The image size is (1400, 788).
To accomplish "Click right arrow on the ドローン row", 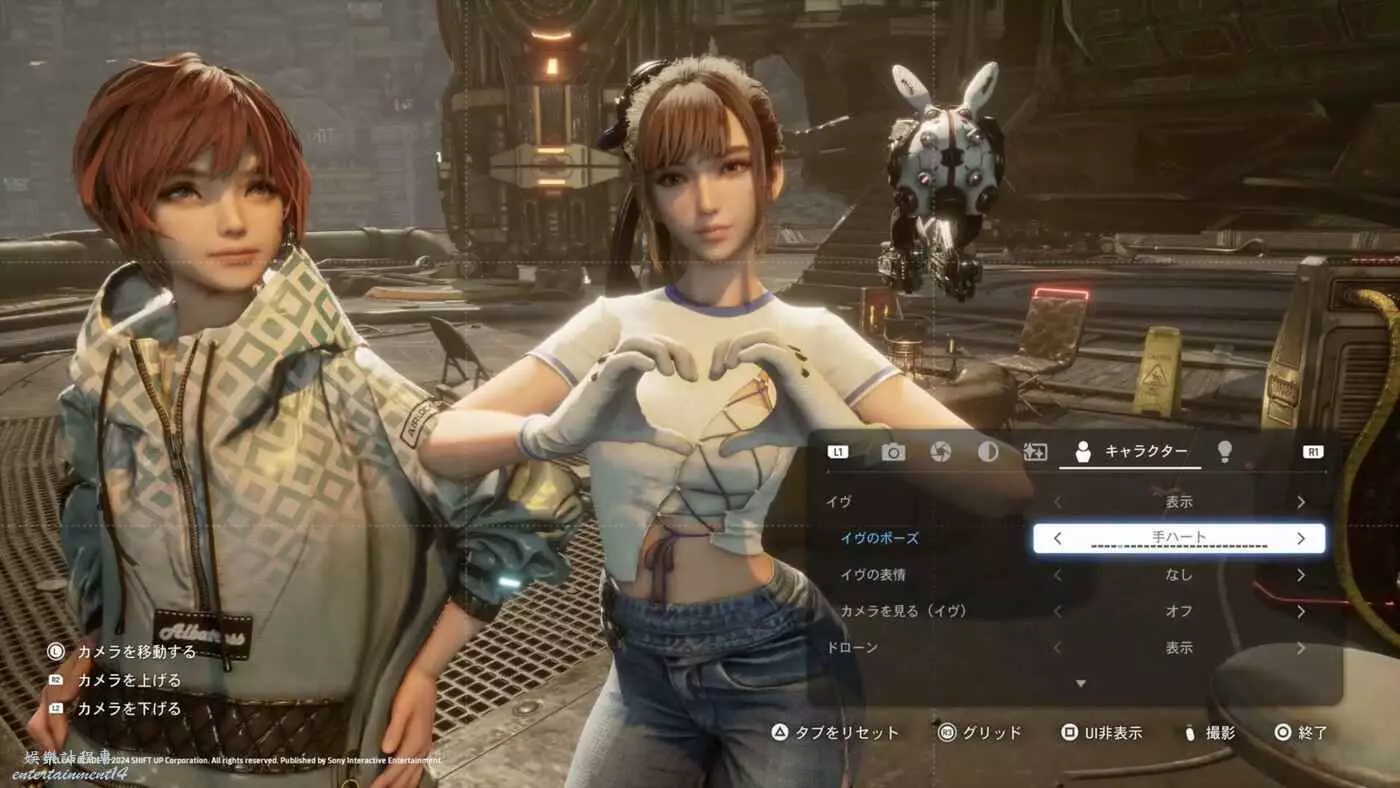I will pyautogui.click(x=1301, y=648).
